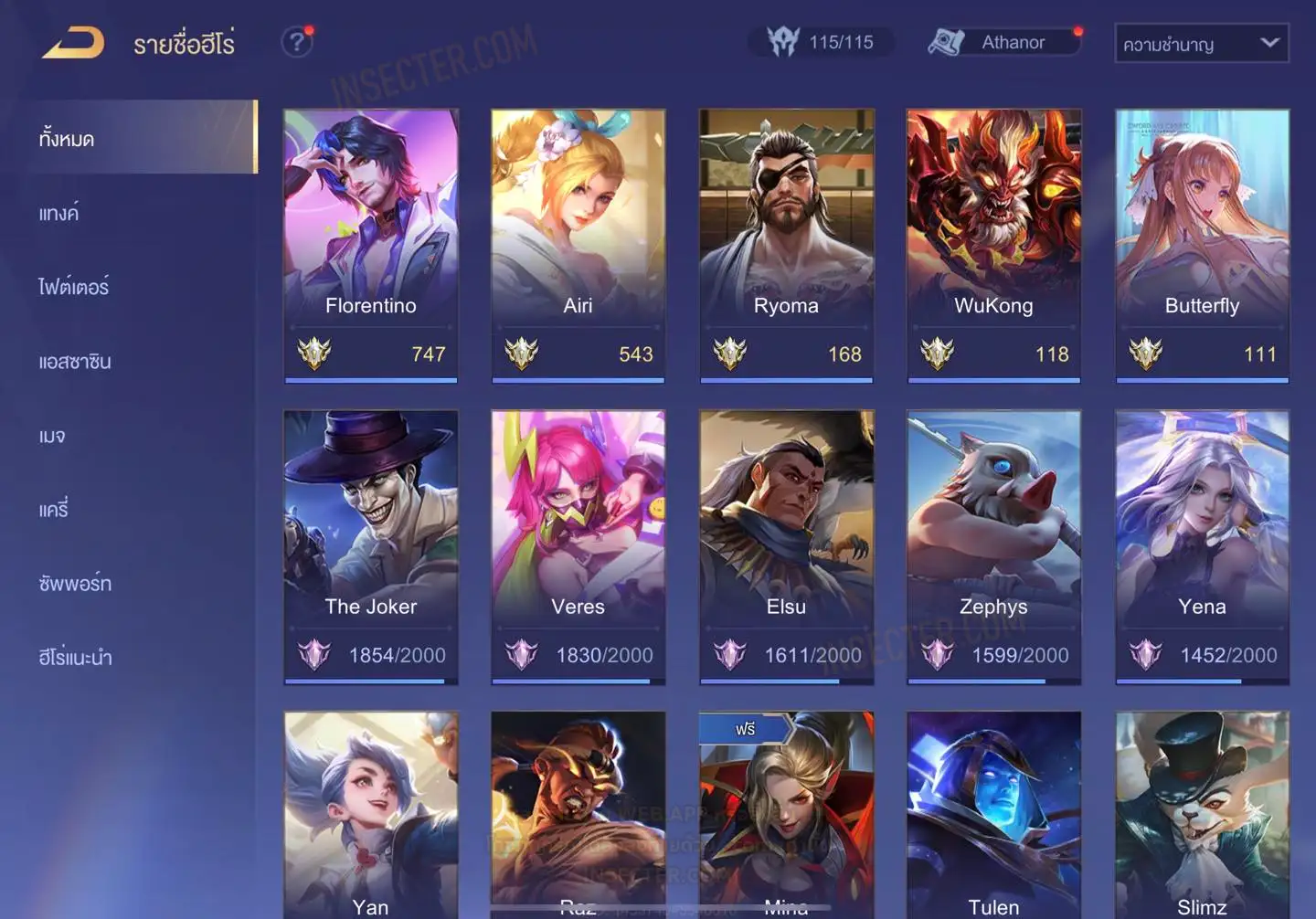This screenshot has height=919, width=1316.
Task: Choose the Zephys hero card
Action: point(993,546)
